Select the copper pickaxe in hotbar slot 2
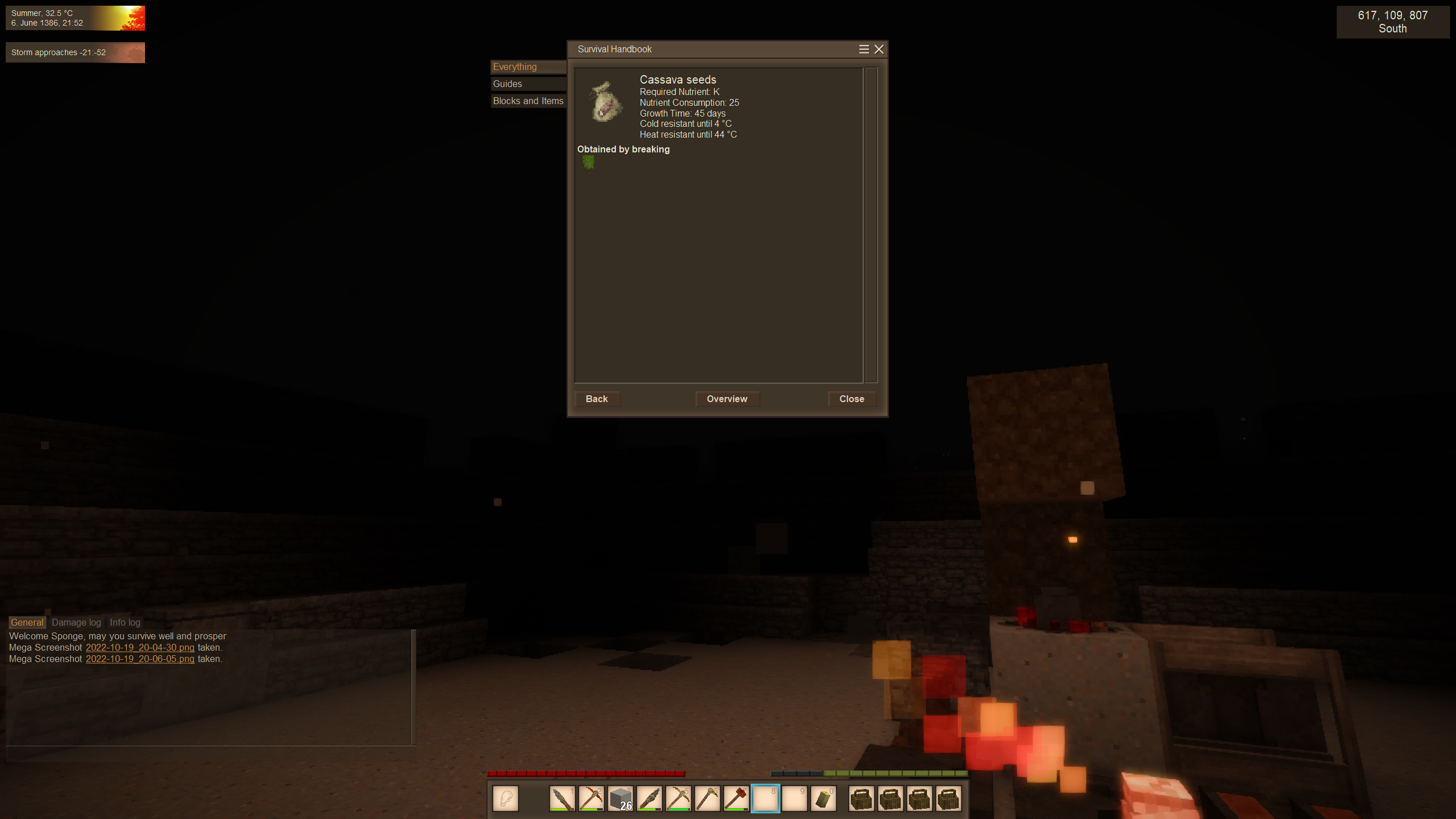 pos(591,799)
